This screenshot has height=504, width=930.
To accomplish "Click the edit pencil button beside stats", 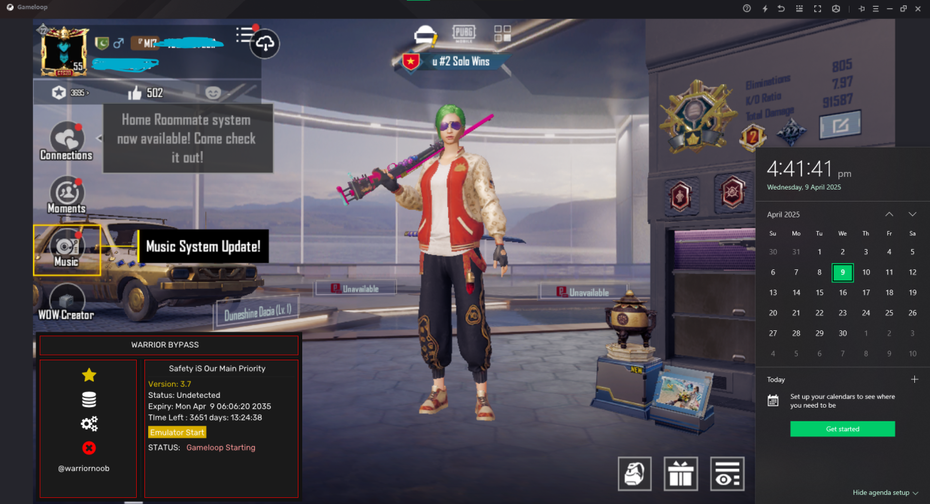I will click(839, 125).
